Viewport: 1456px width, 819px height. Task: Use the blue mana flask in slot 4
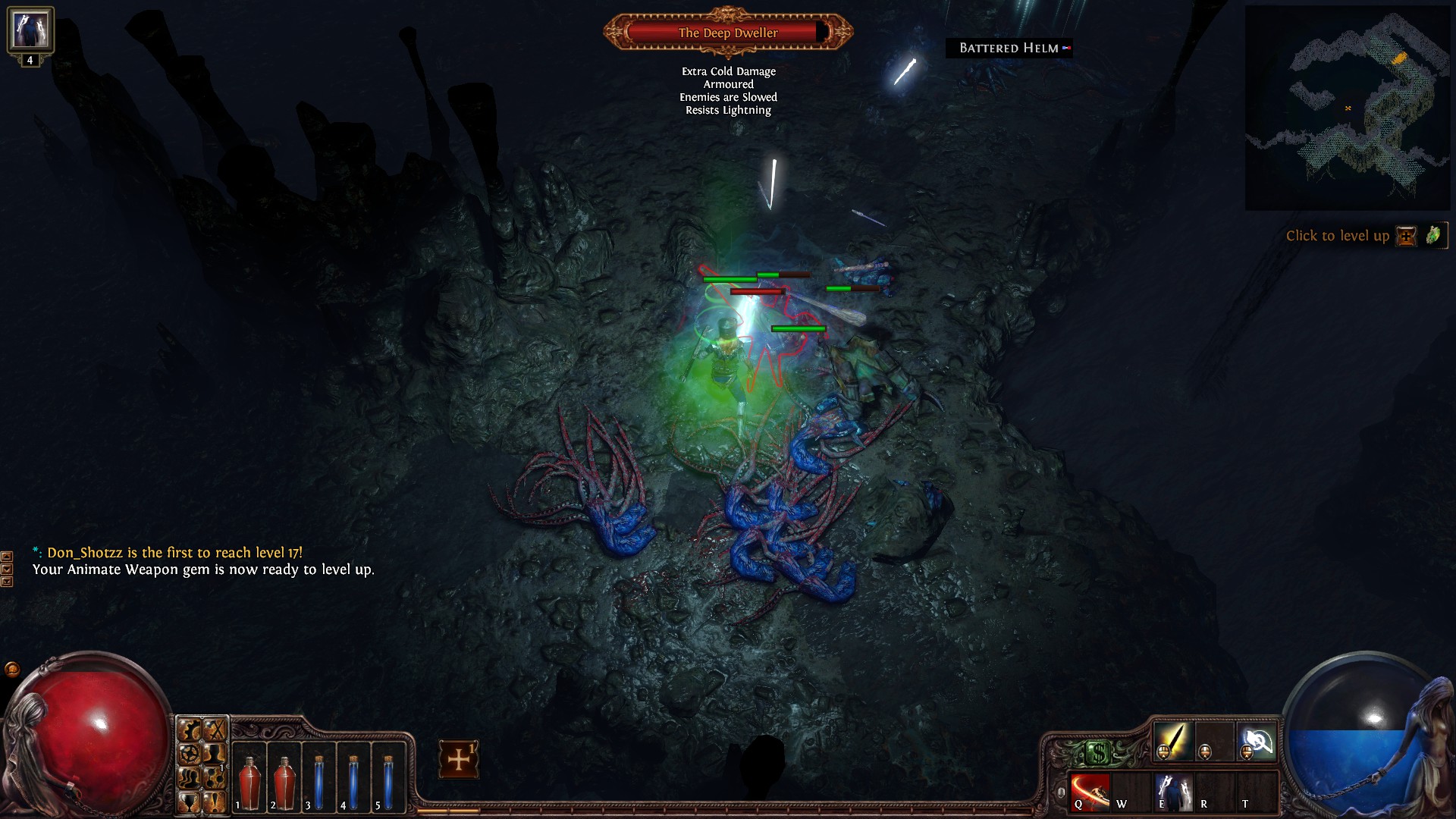pos(353,778)
